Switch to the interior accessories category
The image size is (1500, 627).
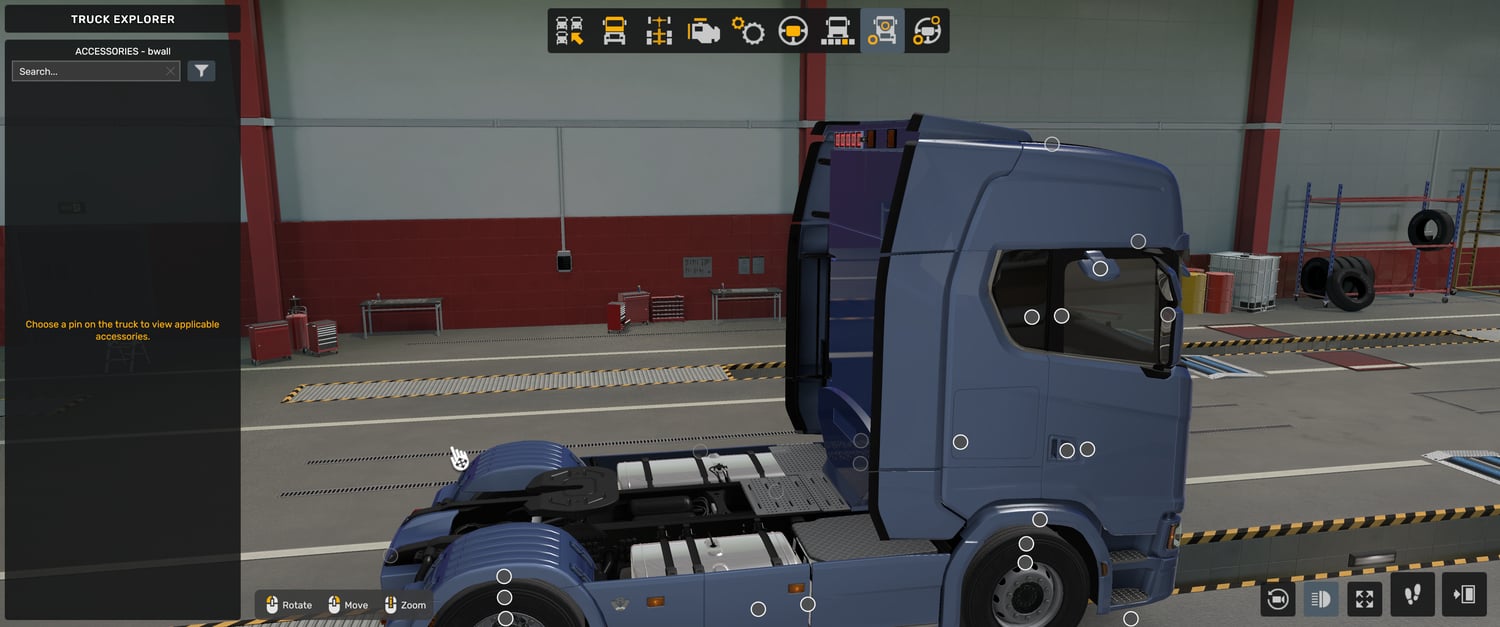[x=927, y=31]
